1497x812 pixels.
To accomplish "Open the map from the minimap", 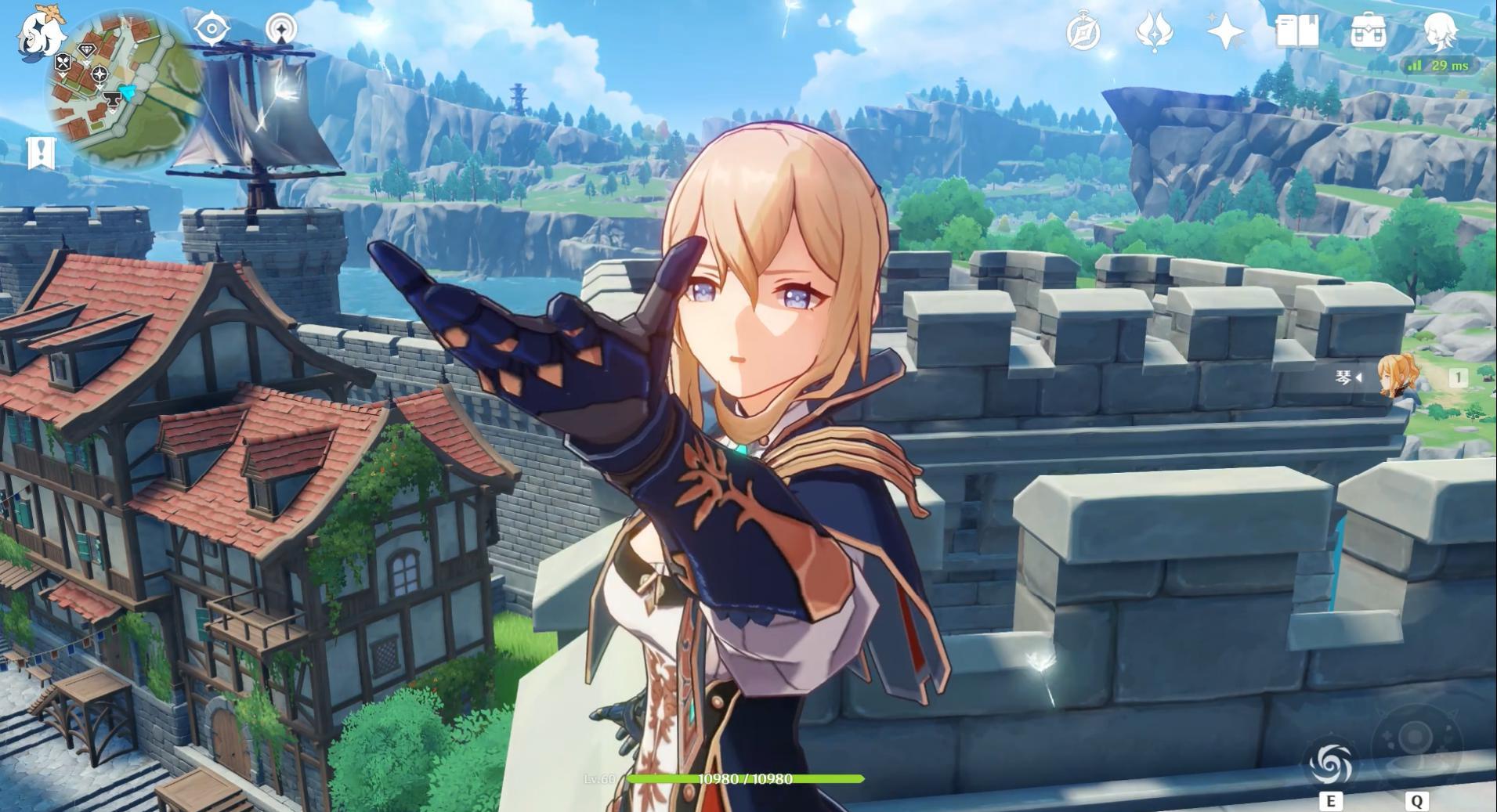I will 125,90.
